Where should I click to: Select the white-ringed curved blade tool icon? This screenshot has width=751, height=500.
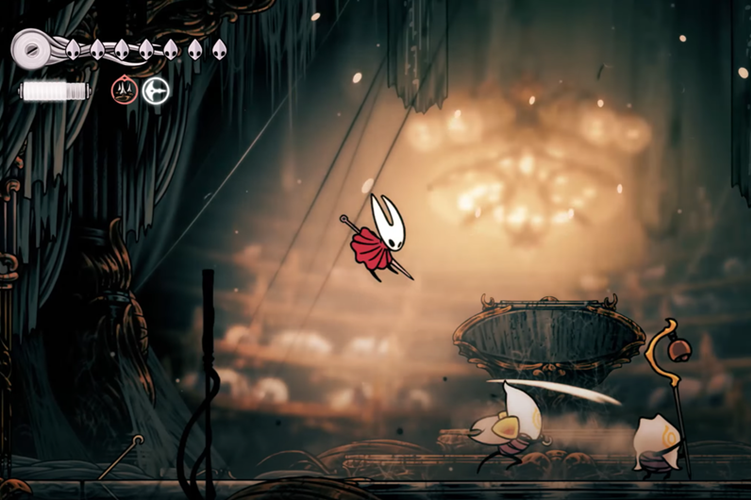point(155,91)
